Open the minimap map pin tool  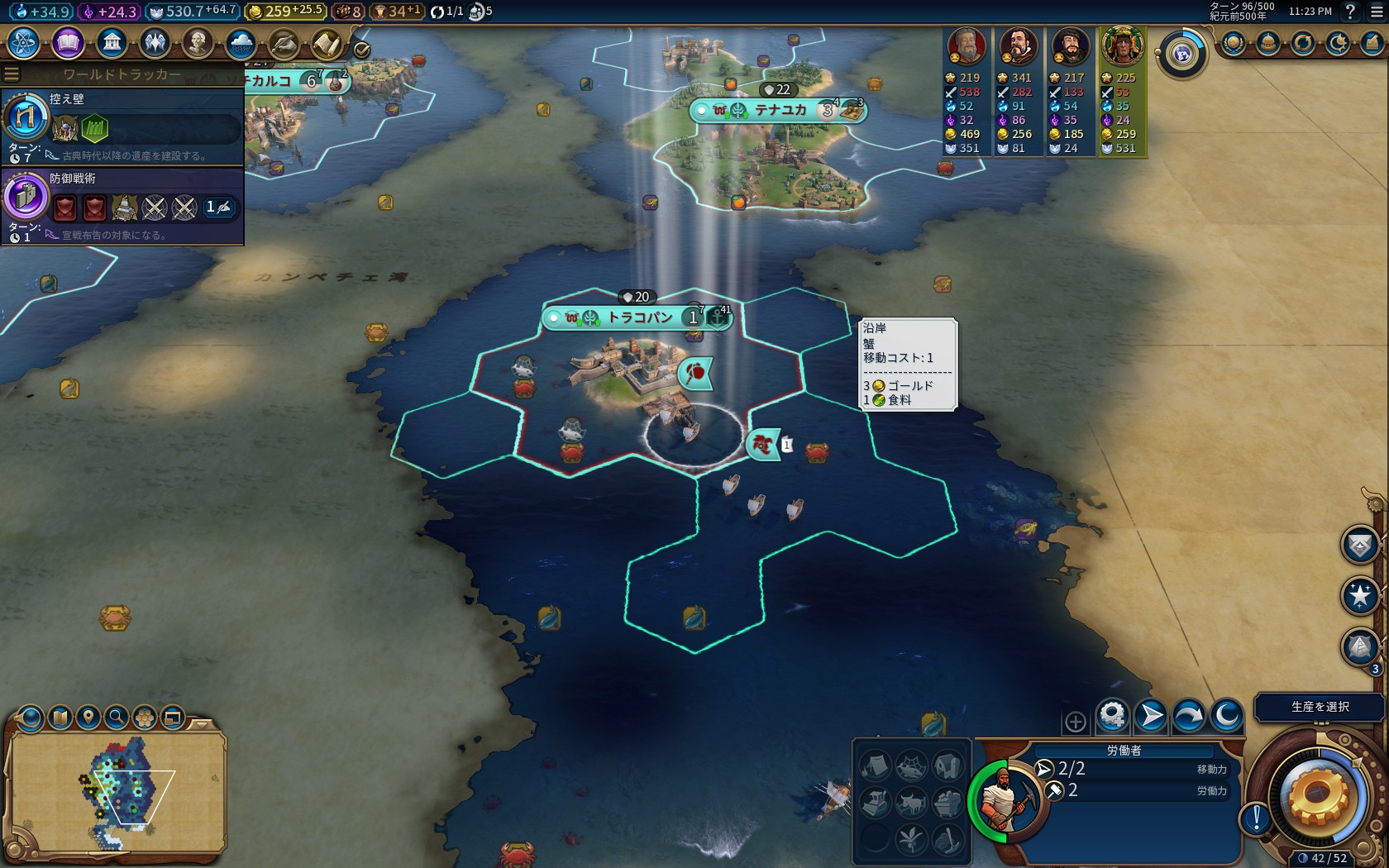click(x=88, y=717)
